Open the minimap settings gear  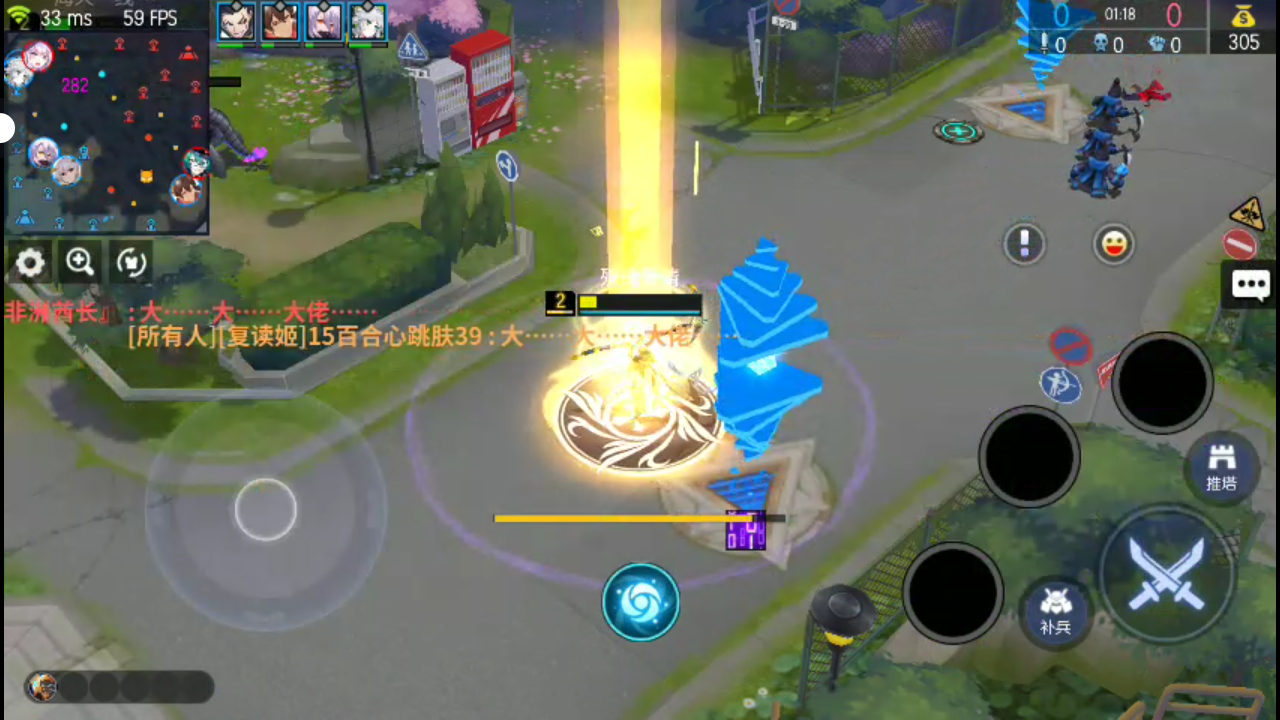[29, 262]
